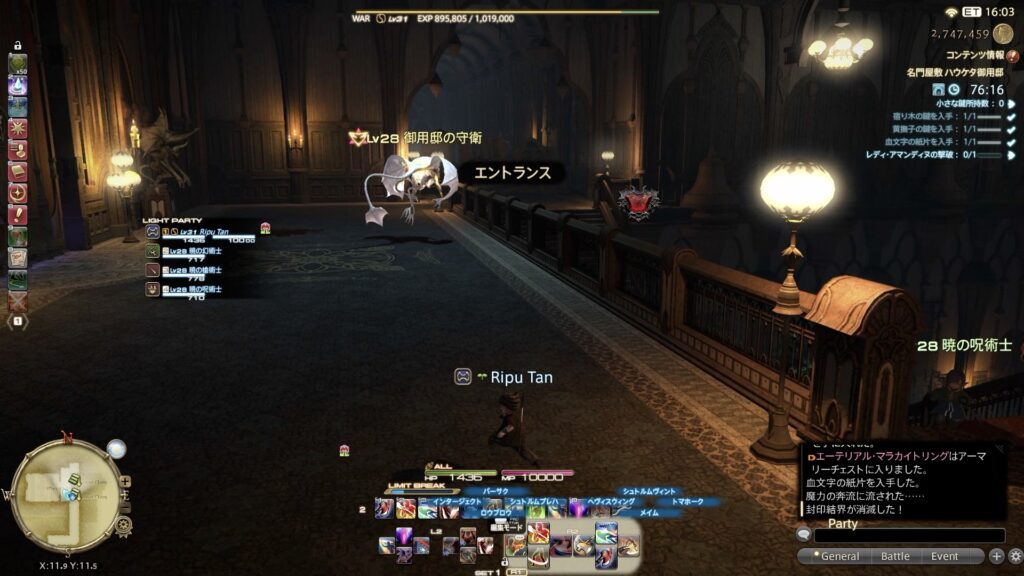This screenshot has height=576, width=1024.
Task: Zoom in the minimap with plus button
Action: tap(125, 481)
